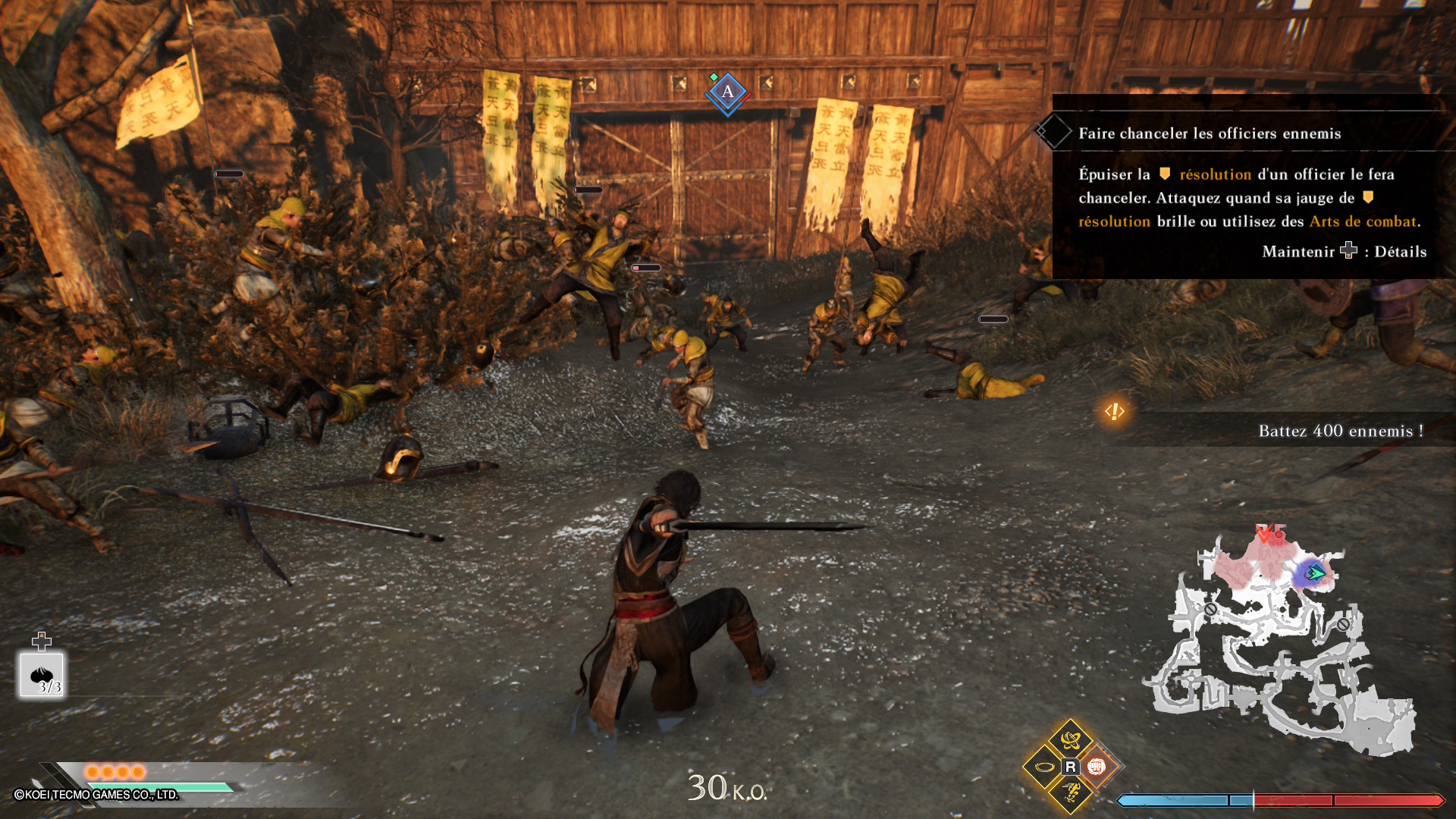Select the blue 'A' base marker
Viewport: 1456px width, 819px height.
[x=727, y=93]
